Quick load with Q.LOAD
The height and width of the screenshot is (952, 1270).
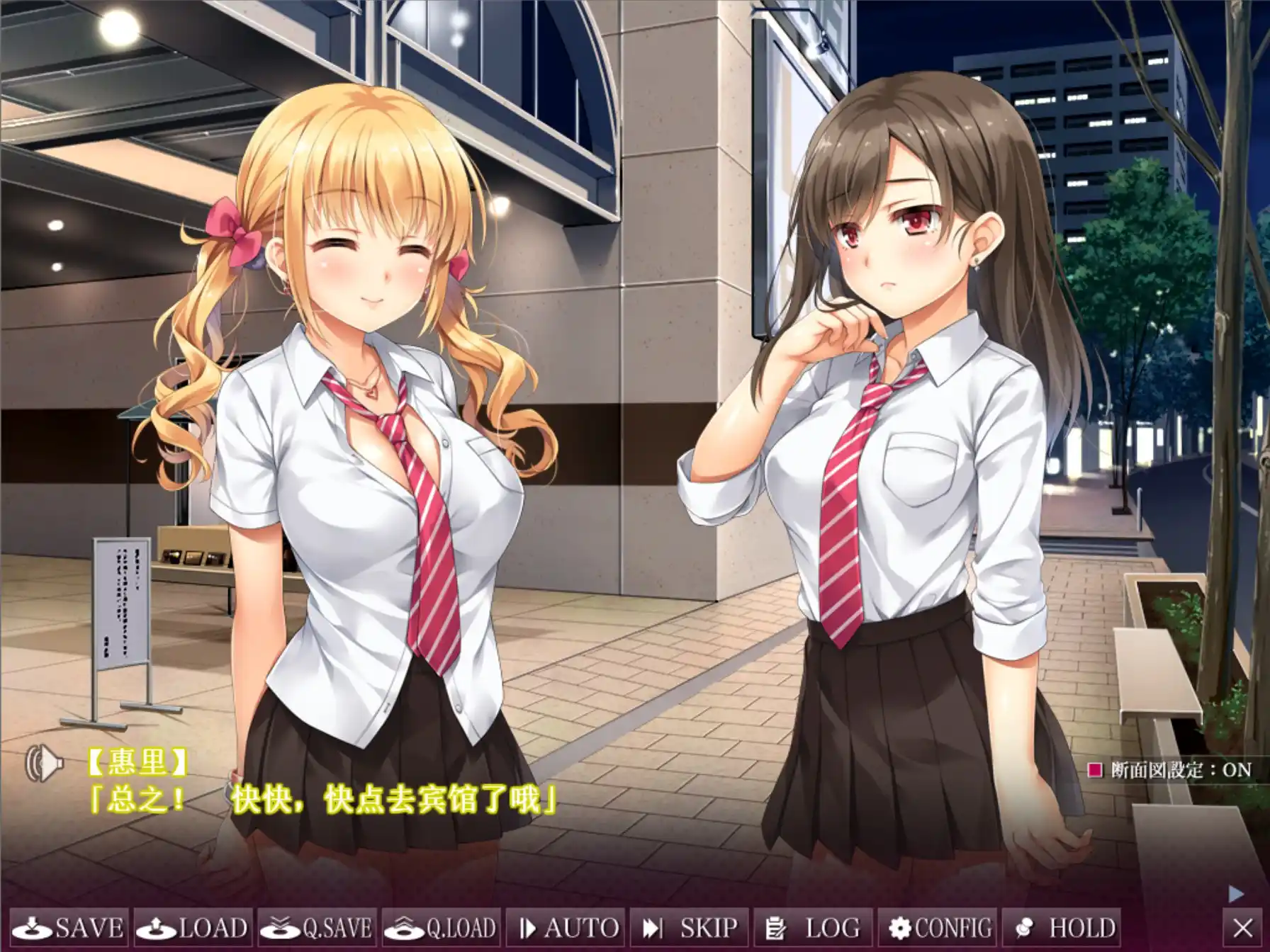[x=441, y=928]
